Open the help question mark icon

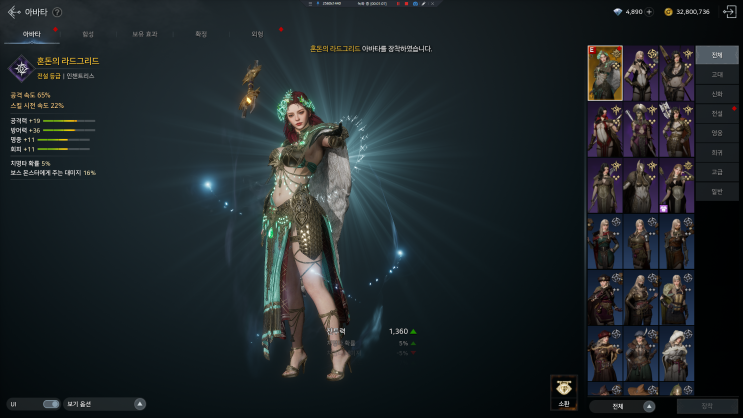[57, 12]
